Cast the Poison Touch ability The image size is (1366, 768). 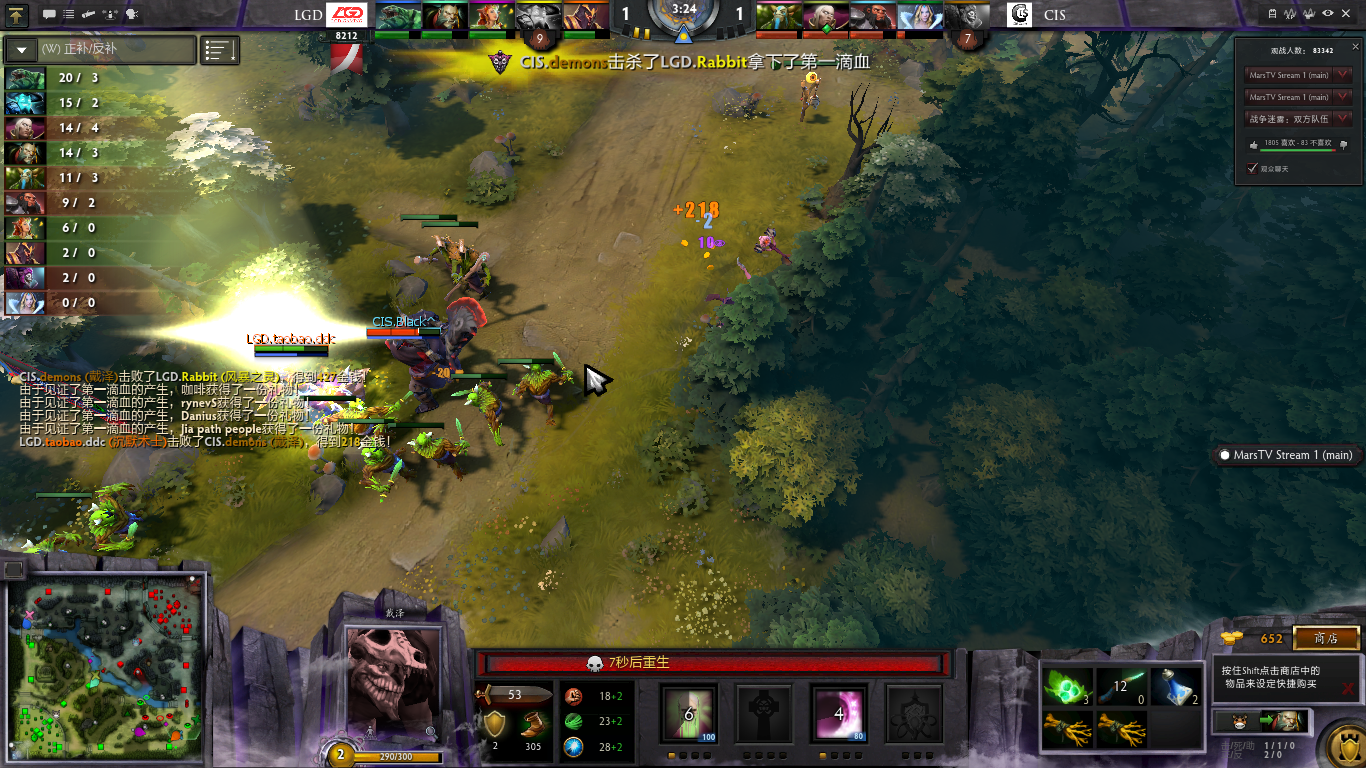click(x=689, y=714)
